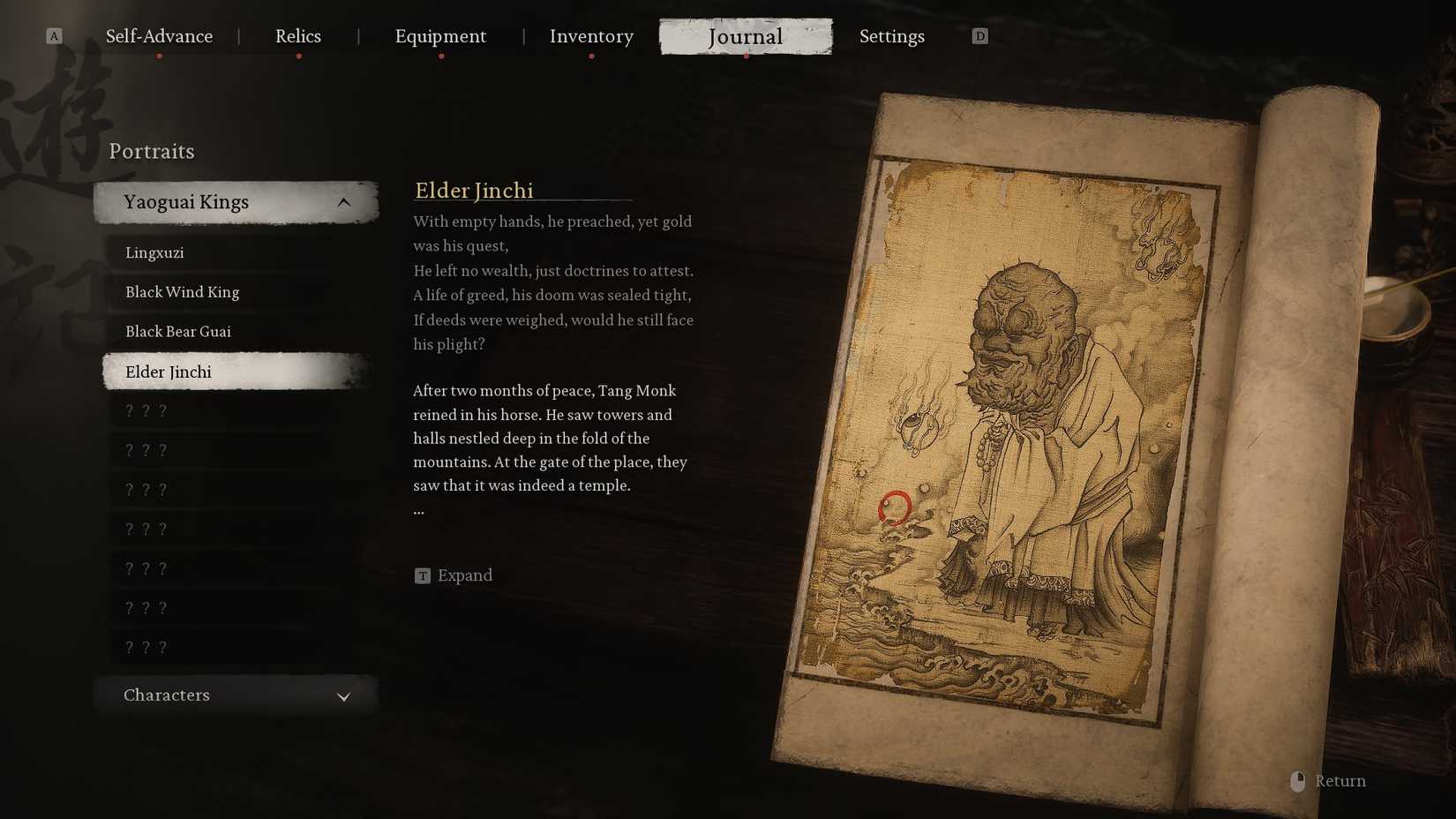Viewport: 1456px width, 819px height.
Task: Click the red dot under Inventory tab
Action: 591,56
